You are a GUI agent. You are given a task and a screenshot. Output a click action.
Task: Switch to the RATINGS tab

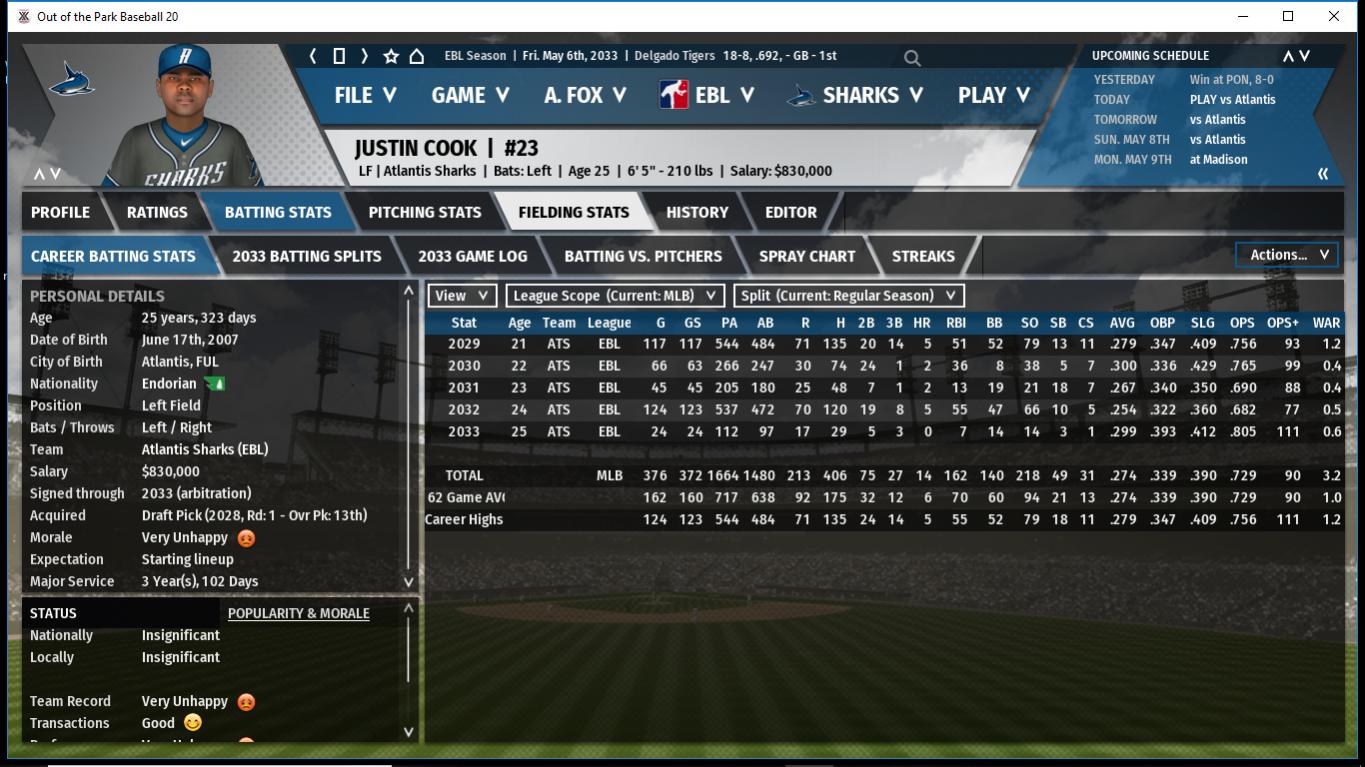coord(157,212)
